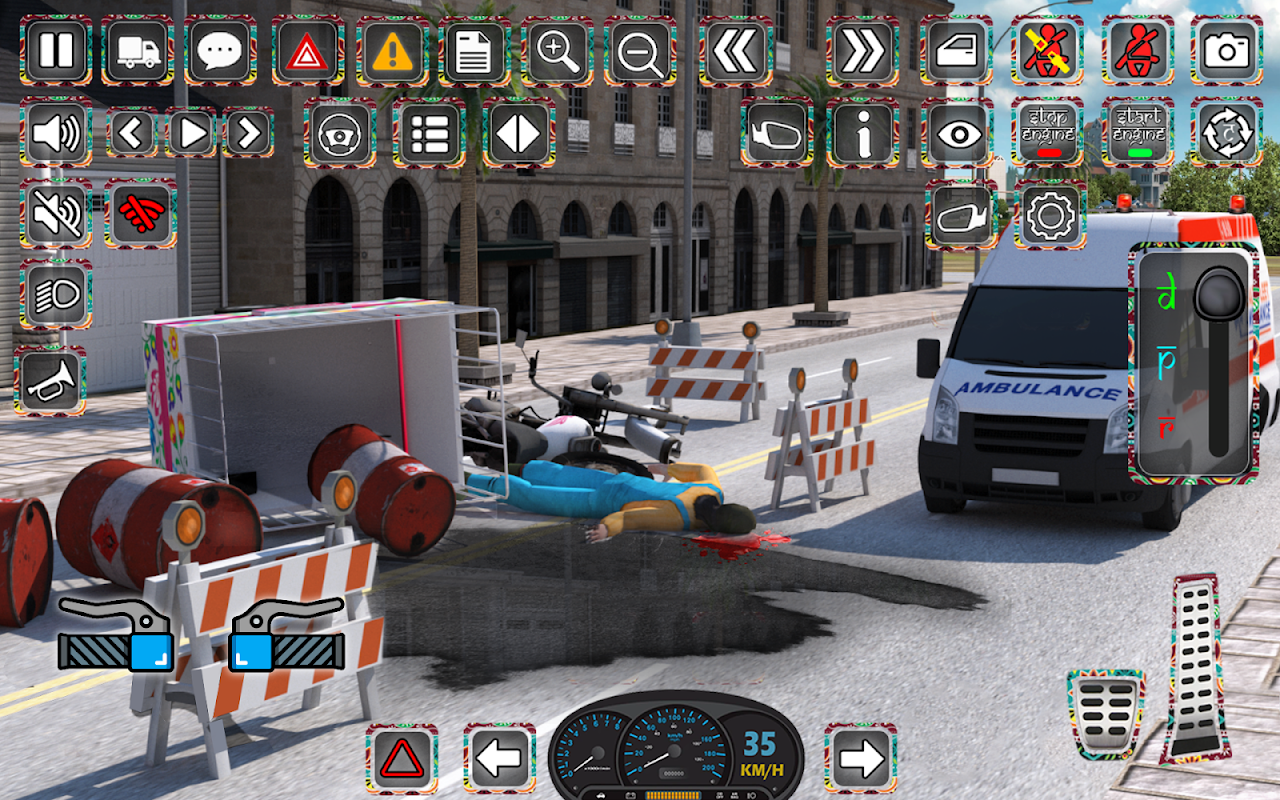Tap the zoom-in magnifier button
Viewport: 1280px width, 800px height.
(x=558, y=50)
